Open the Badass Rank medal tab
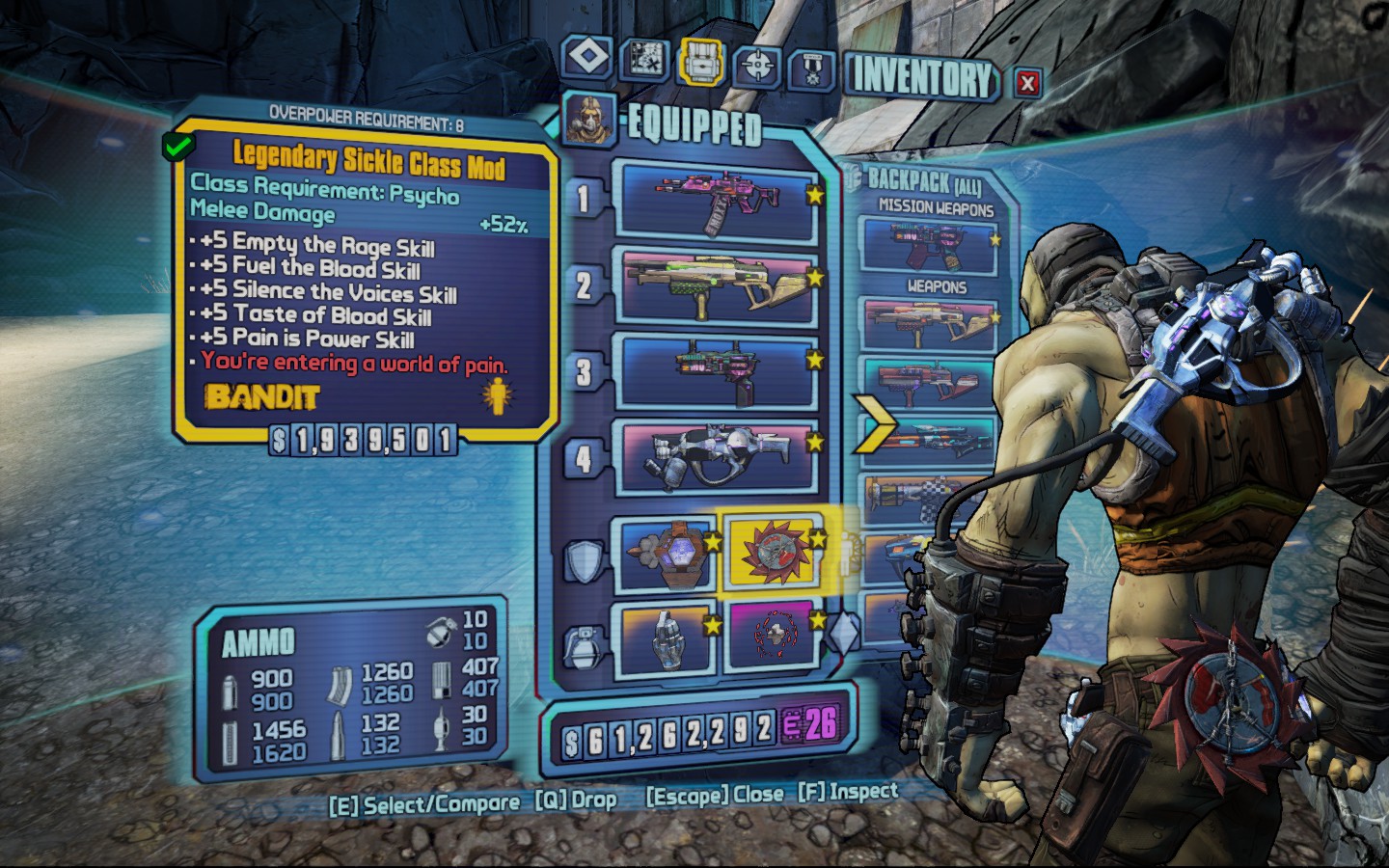 (x=811, y=69)
